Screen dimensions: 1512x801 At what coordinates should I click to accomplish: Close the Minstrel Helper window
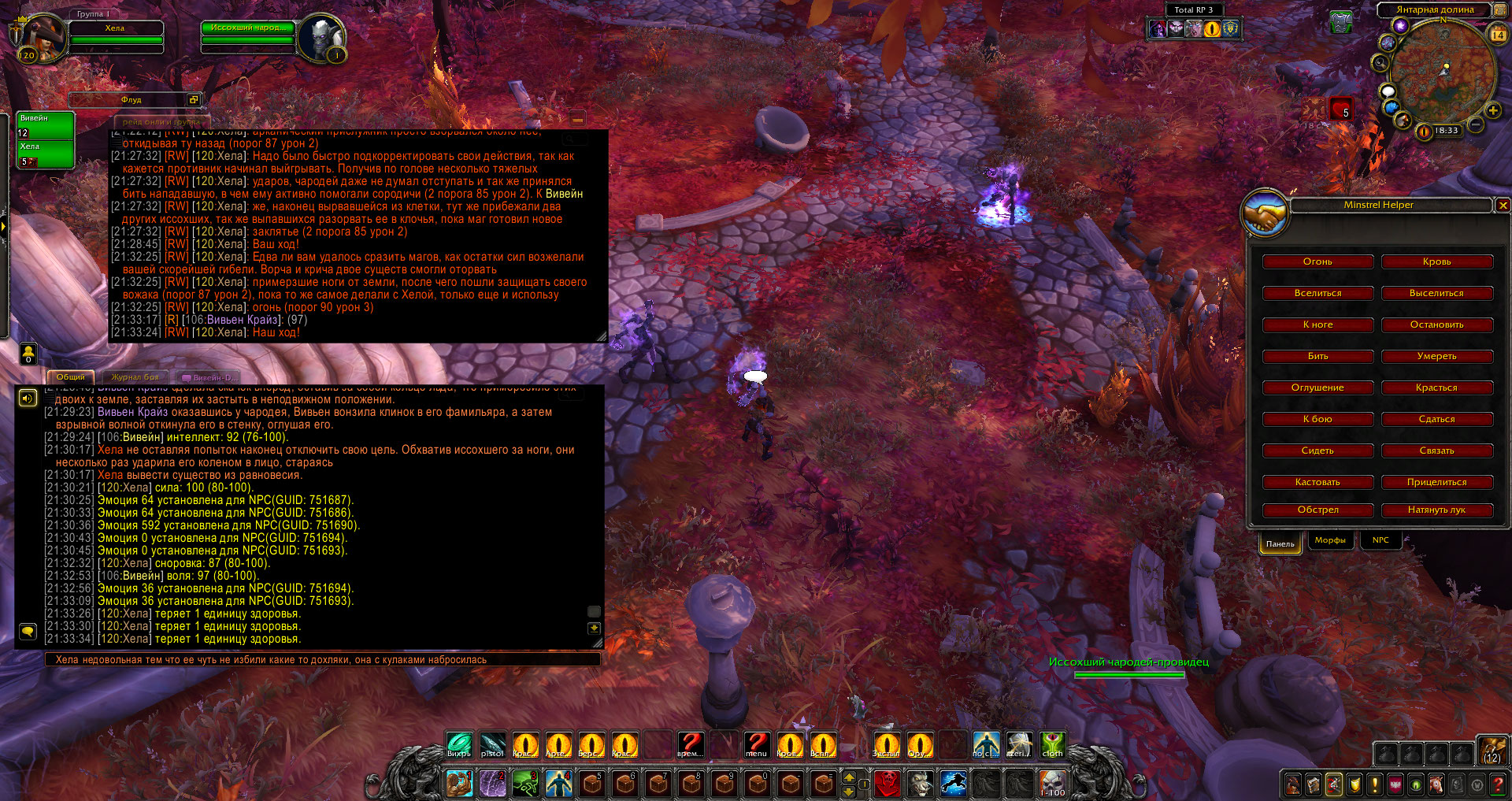[1503, 206]
